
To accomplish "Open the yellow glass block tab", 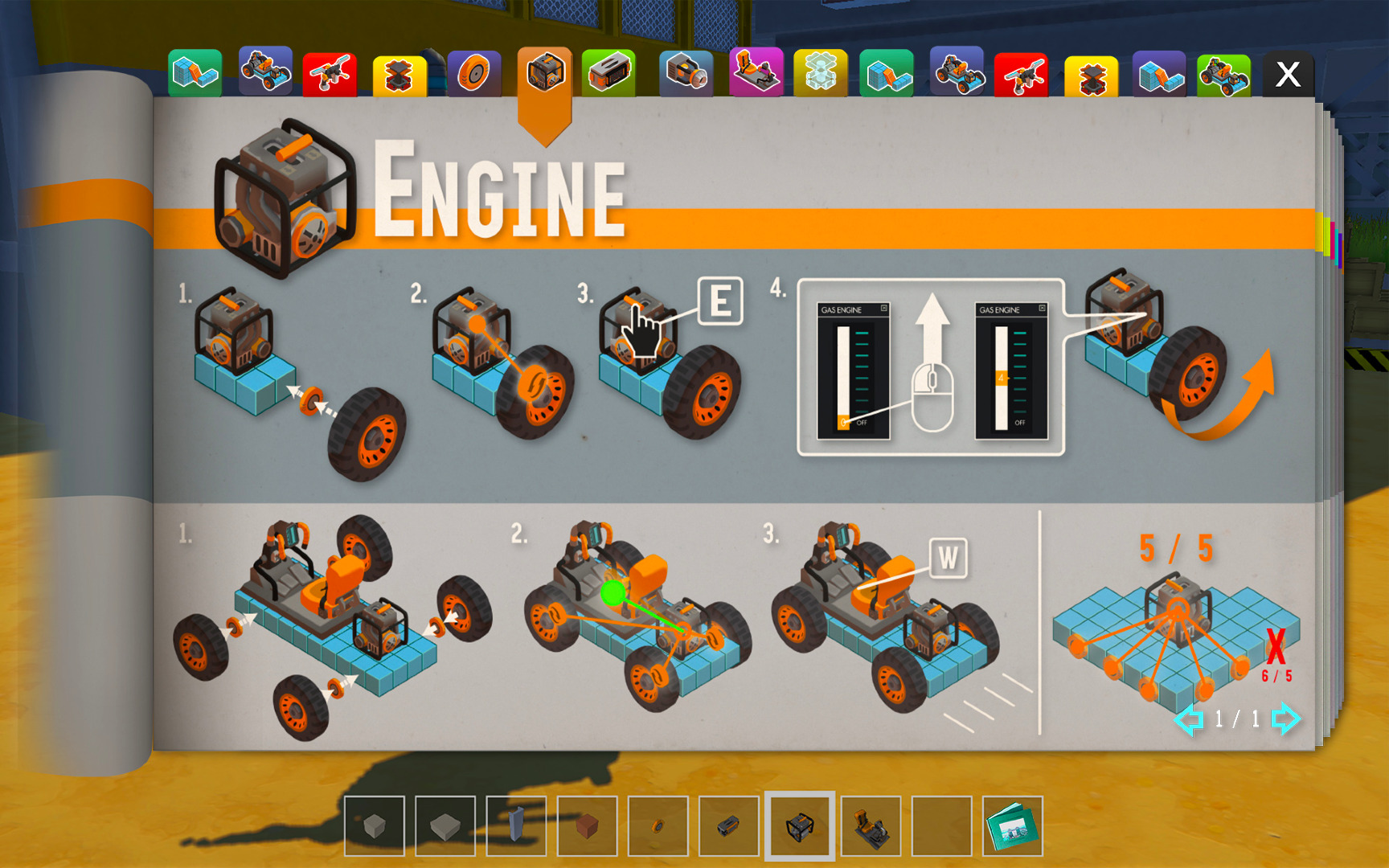I will (x=820, y=74).
